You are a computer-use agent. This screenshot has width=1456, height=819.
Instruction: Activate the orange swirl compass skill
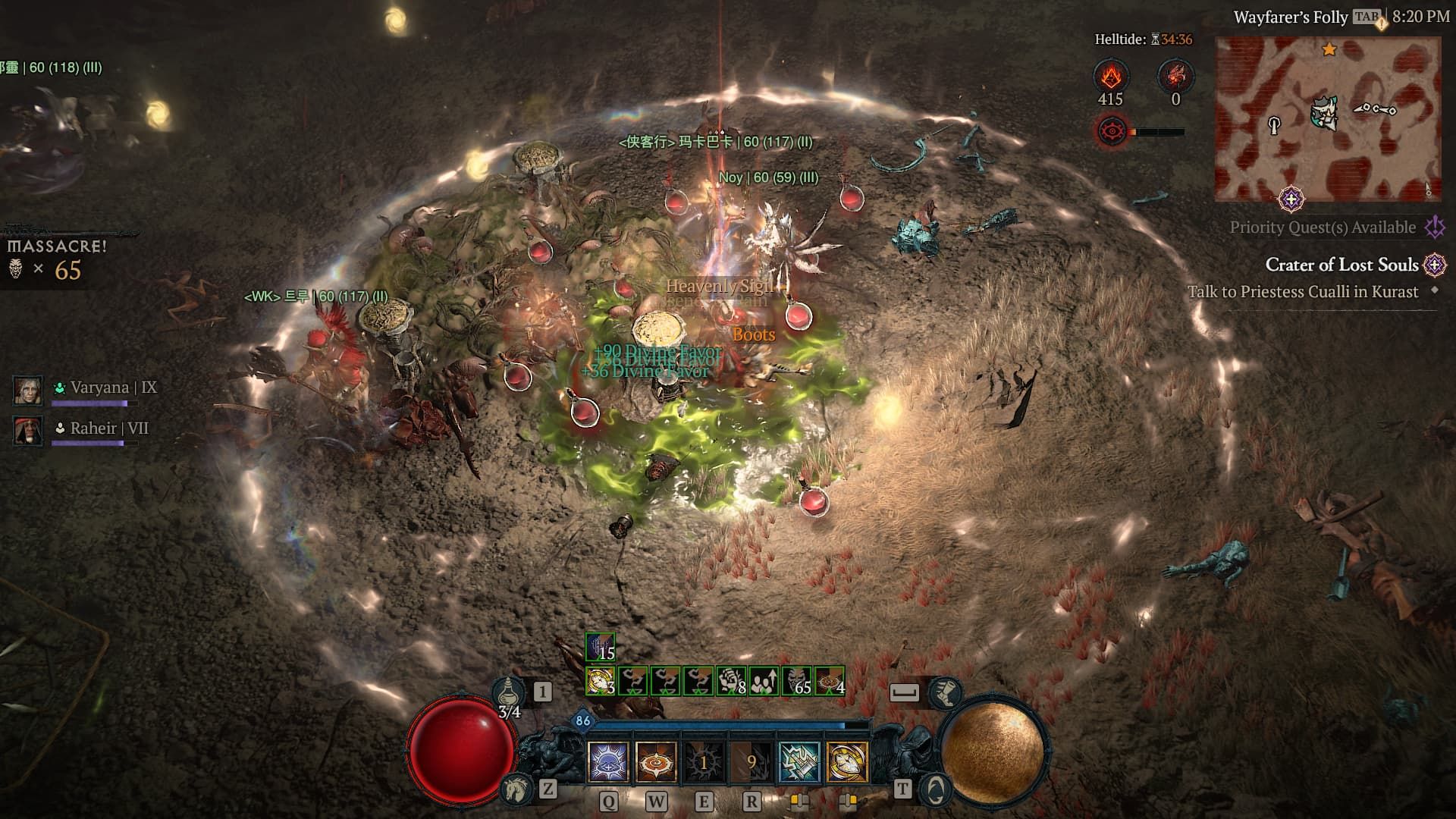[656, 761]
